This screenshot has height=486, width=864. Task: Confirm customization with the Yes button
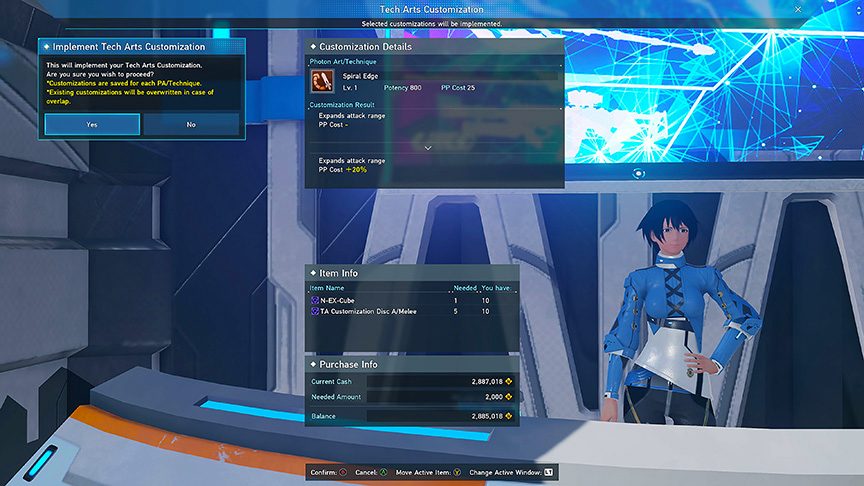click(x=92, y=124)
